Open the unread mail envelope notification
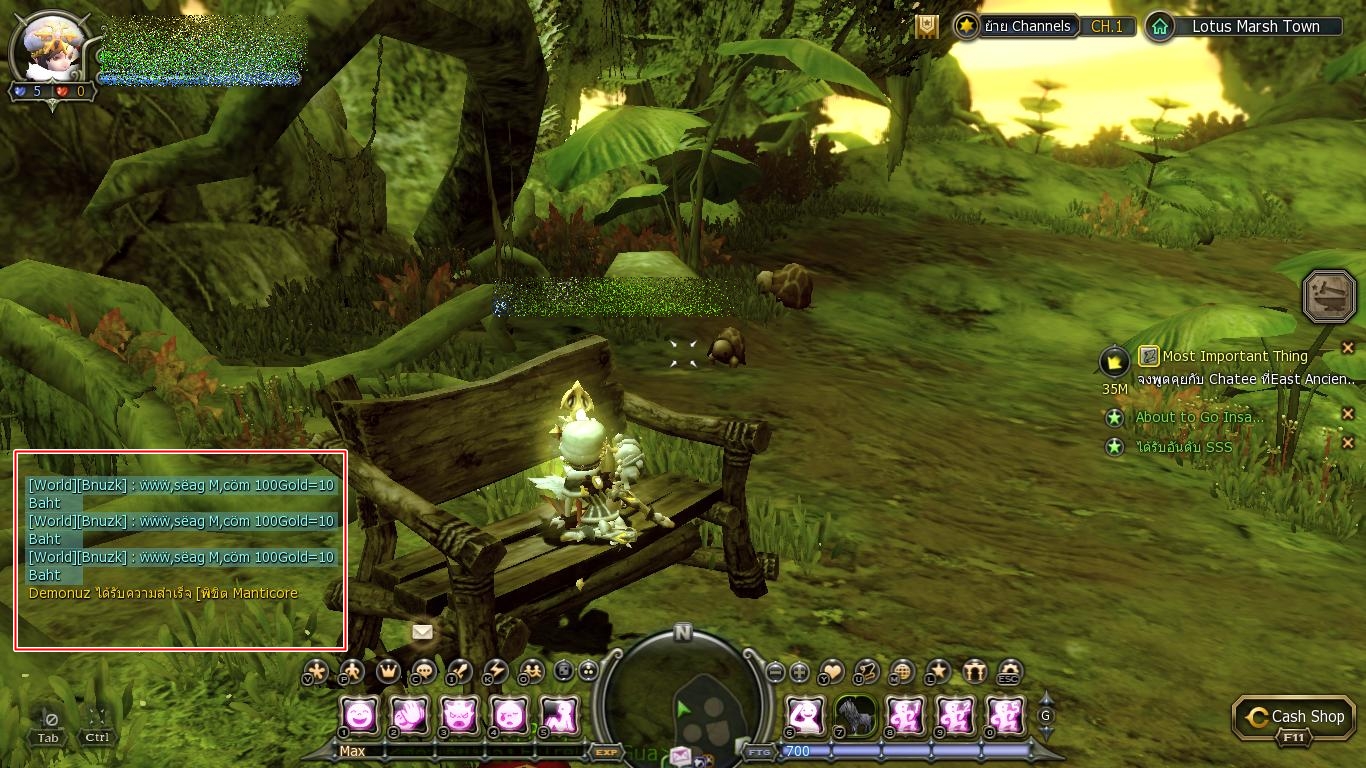1366x768 pixels. pos(422,632)
